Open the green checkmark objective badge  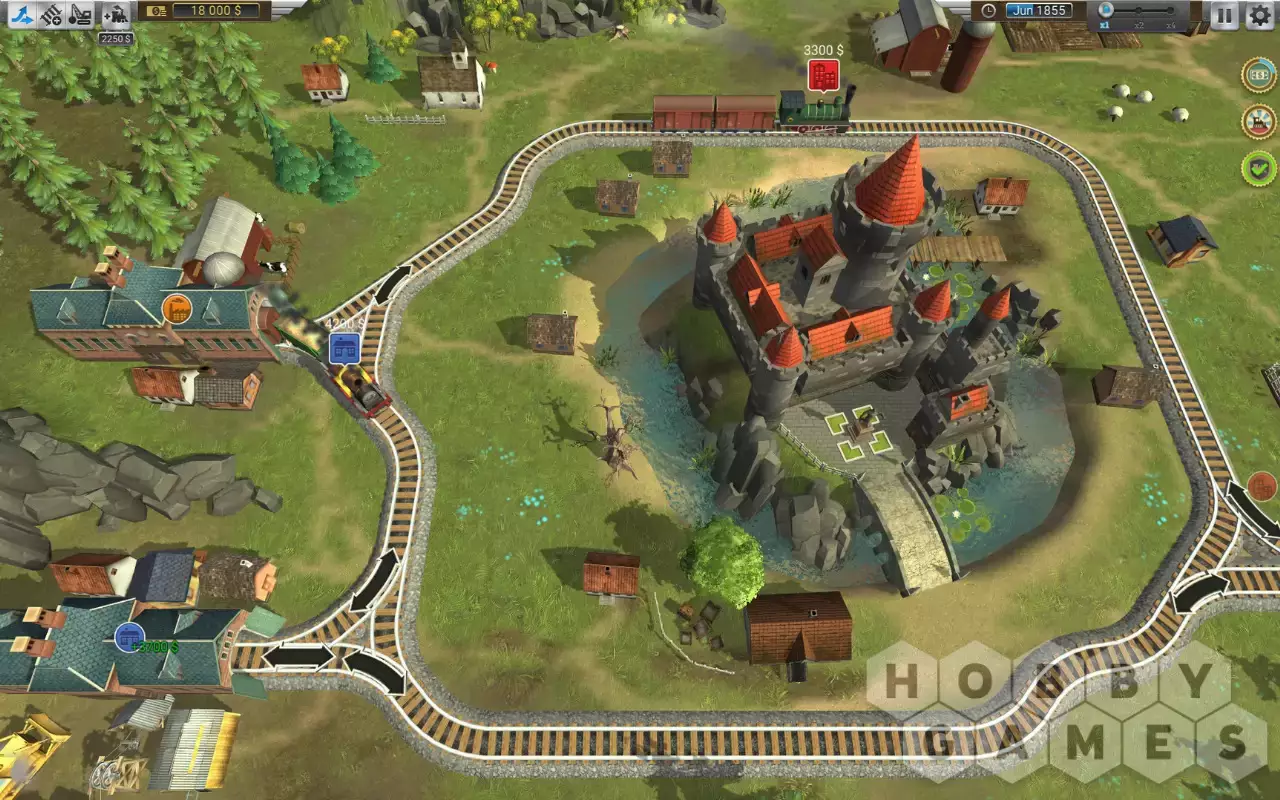(1259, 167)
